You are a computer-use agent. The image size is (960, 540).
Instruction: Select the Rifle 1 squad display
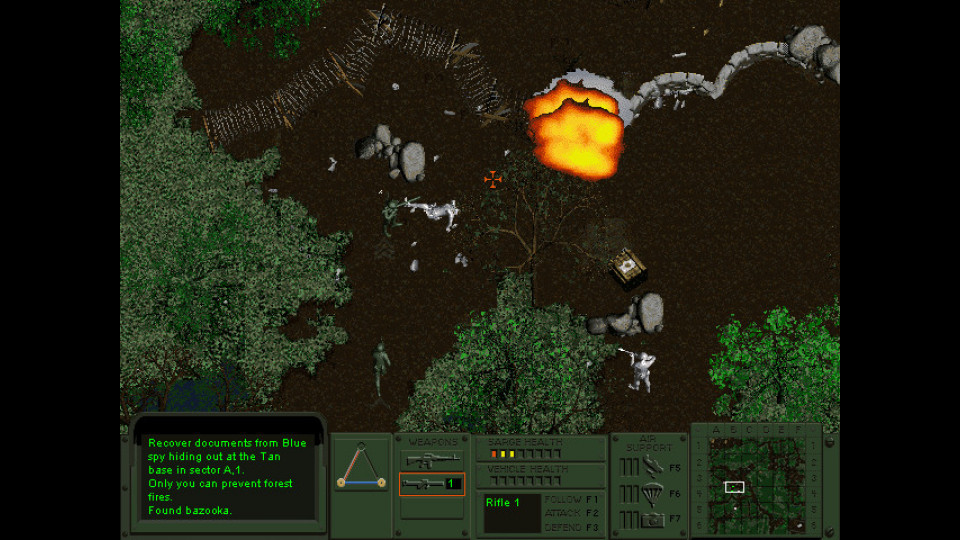point(511,512)
